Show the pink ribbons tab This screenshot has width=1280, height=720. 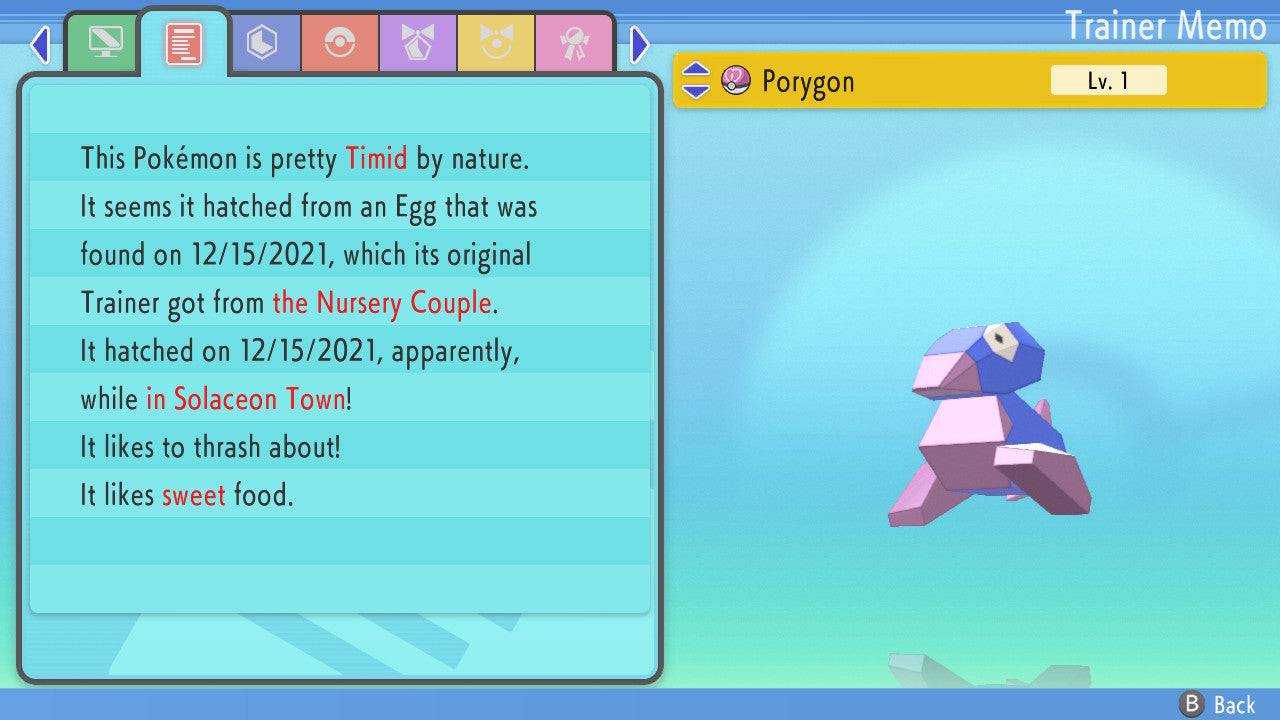(x=574, y=43)
